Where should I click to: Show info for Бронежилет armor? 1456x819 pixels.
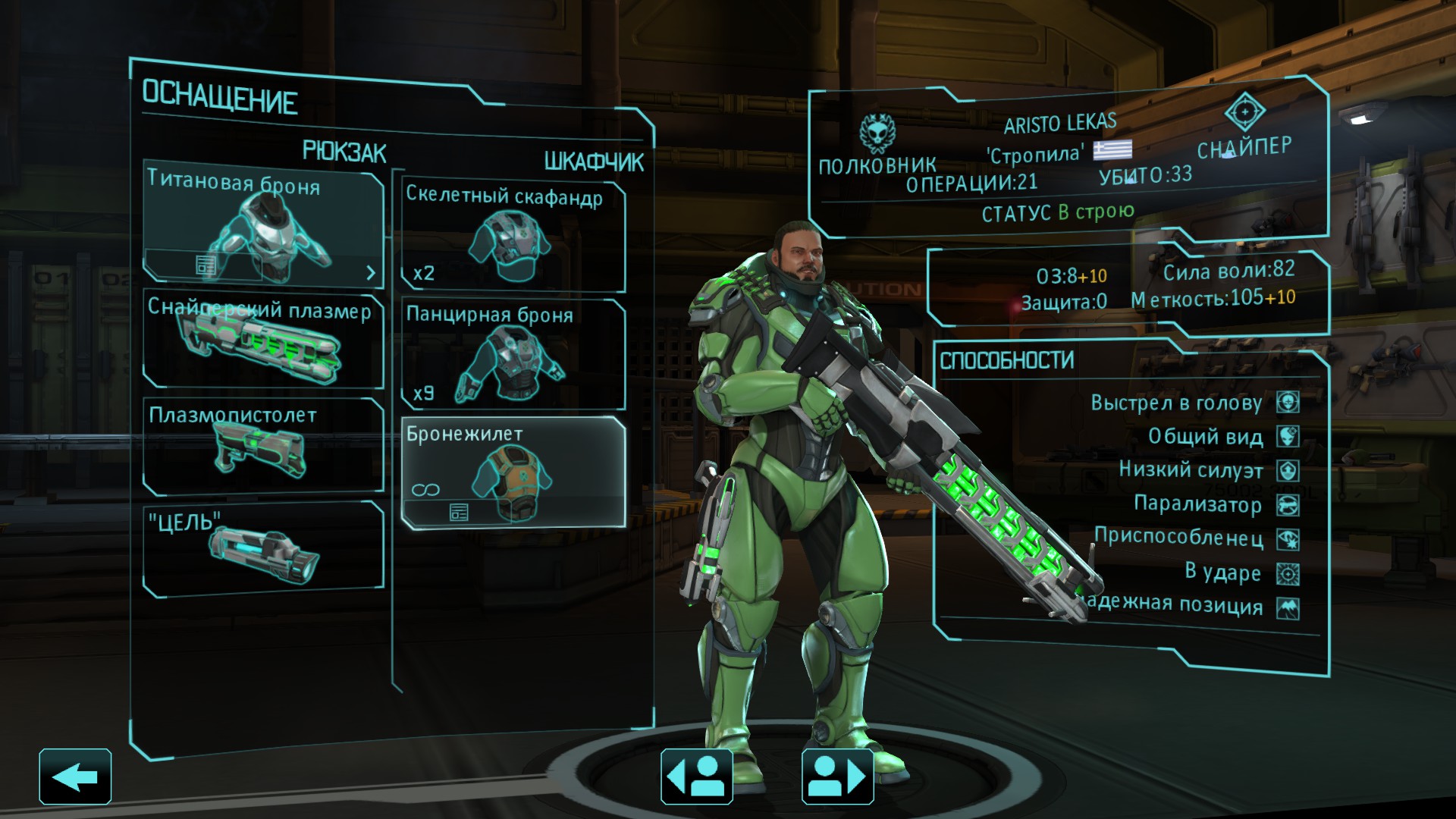point(459,513)
